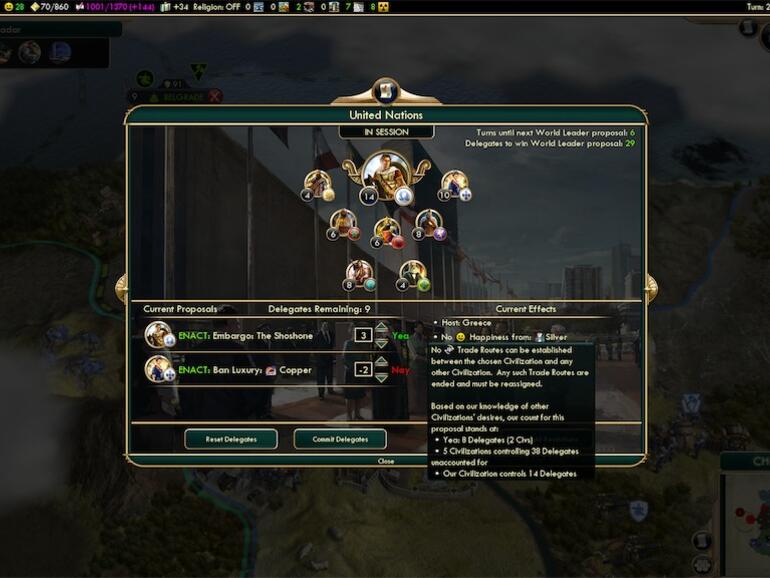
Task: Click the Embargo proposal's proposer portrait
Action: pos(158,335)
